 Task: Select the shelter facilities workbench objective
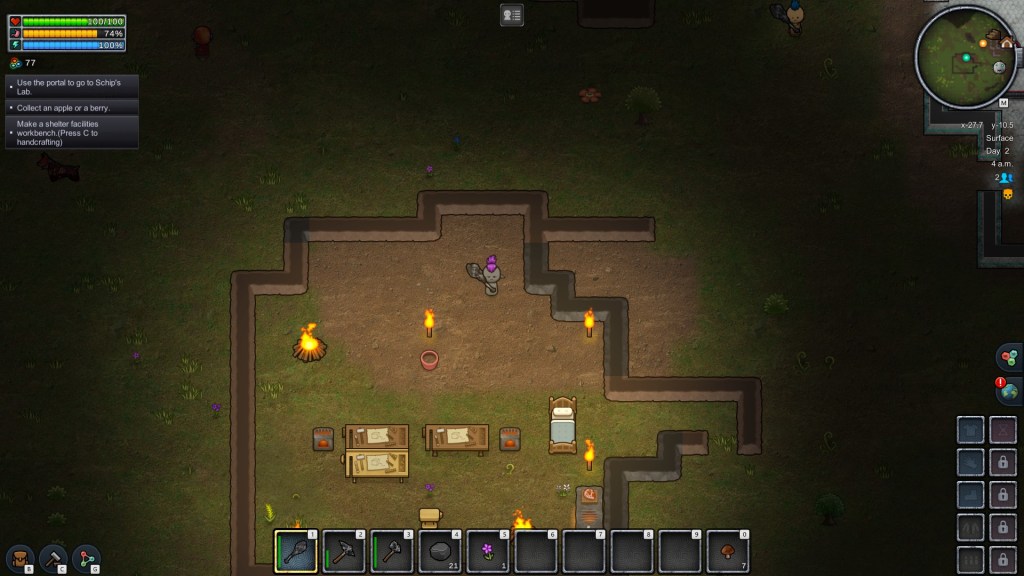71,133
